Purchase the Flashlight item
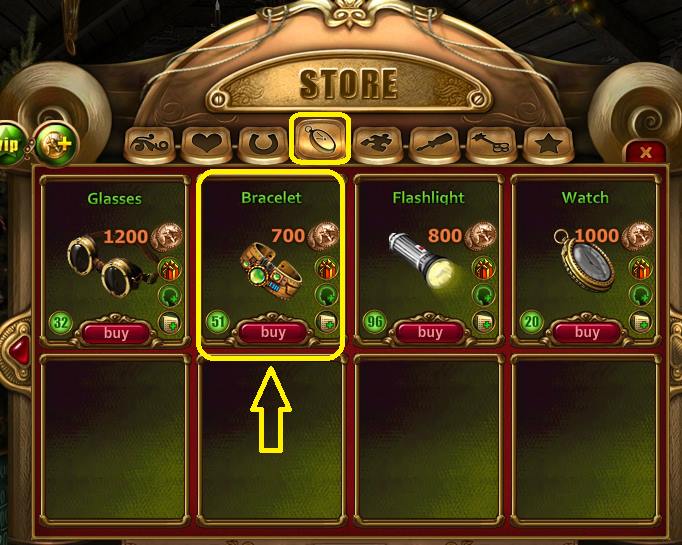682x545 pixels. pyautogui.click(x=429, y=332)
